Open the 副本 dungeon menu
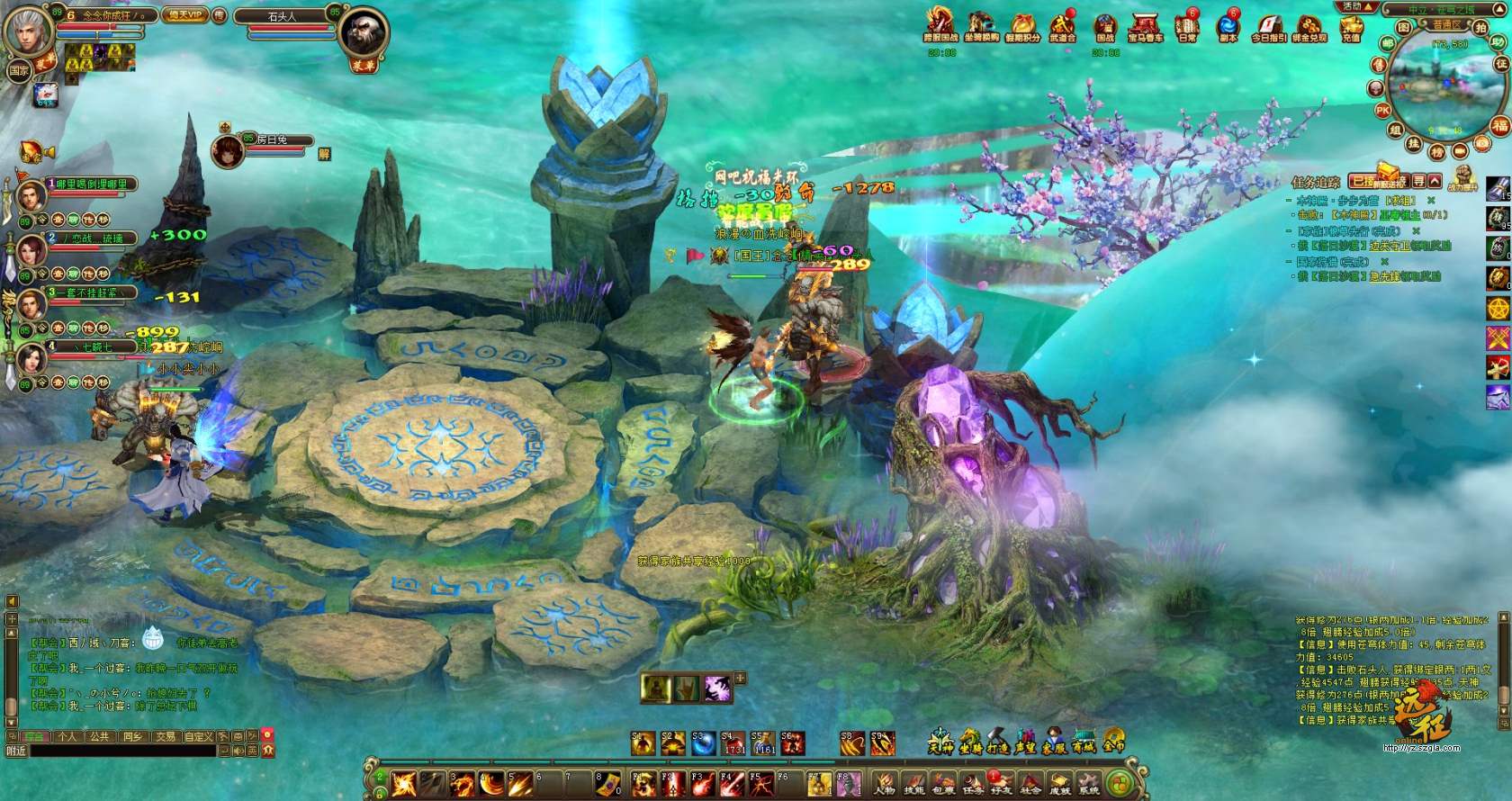1512x801 pixels. tap(1228, 27)
